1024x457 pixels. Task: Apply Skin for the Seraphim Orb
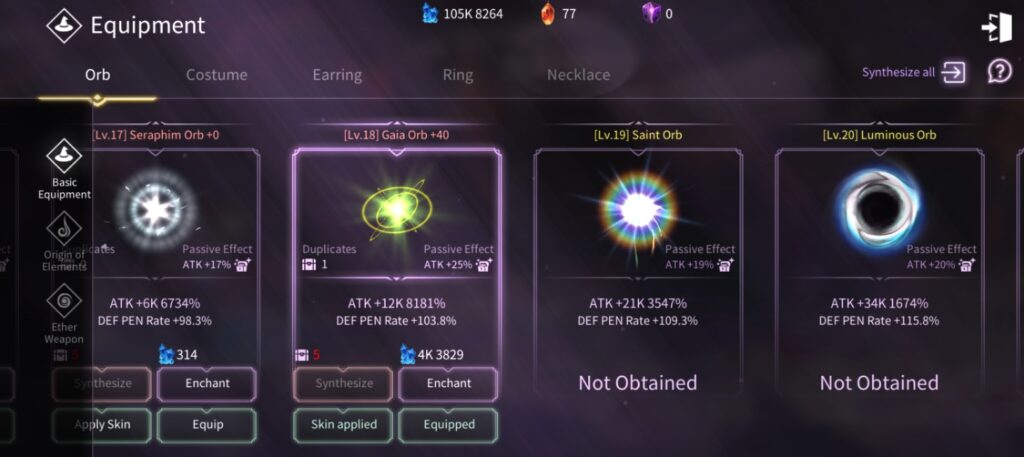coord(103,424)
